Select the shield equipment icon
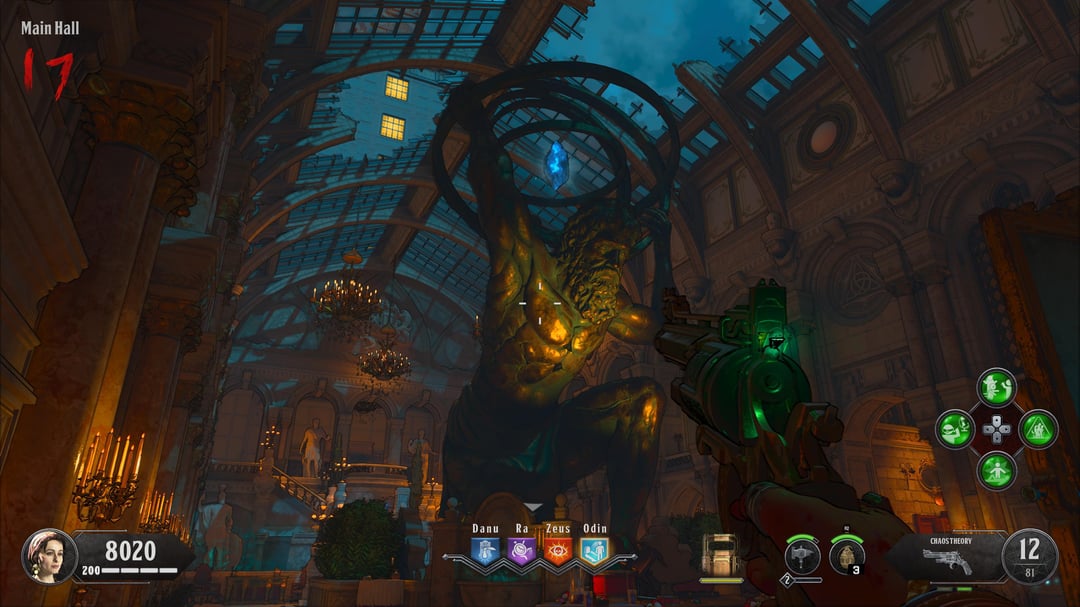 [721, 555]
